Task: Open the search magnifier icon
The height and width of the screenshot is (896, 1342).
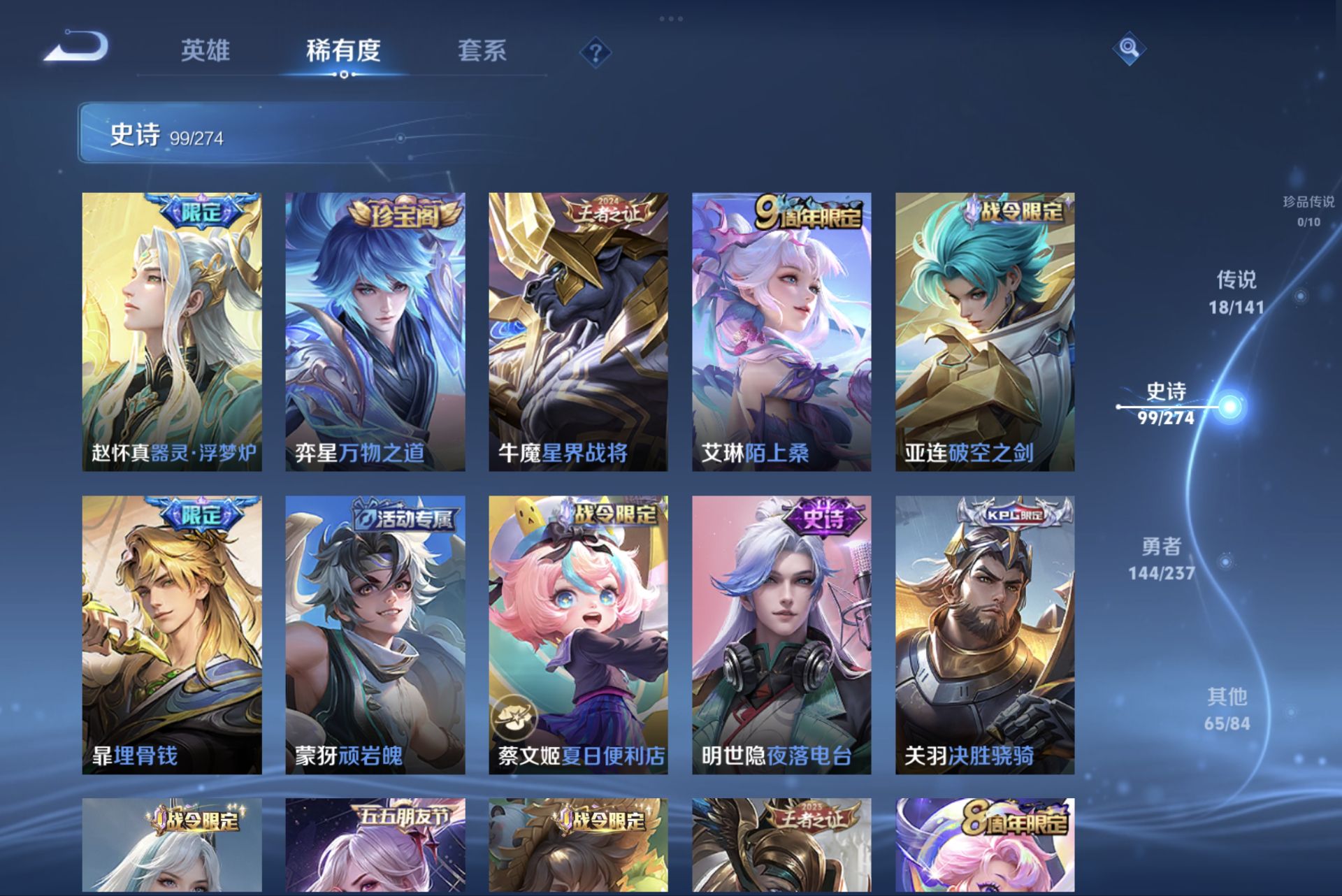Action: point(1130,50)
